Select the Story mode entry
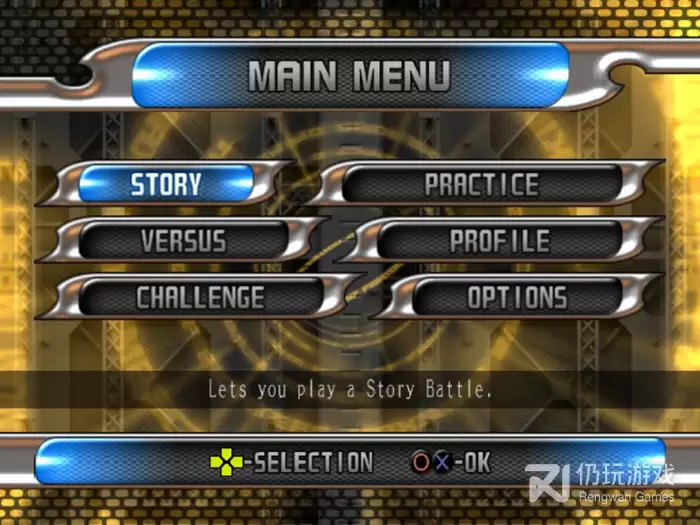700x525 pixels. click(166, 185)
